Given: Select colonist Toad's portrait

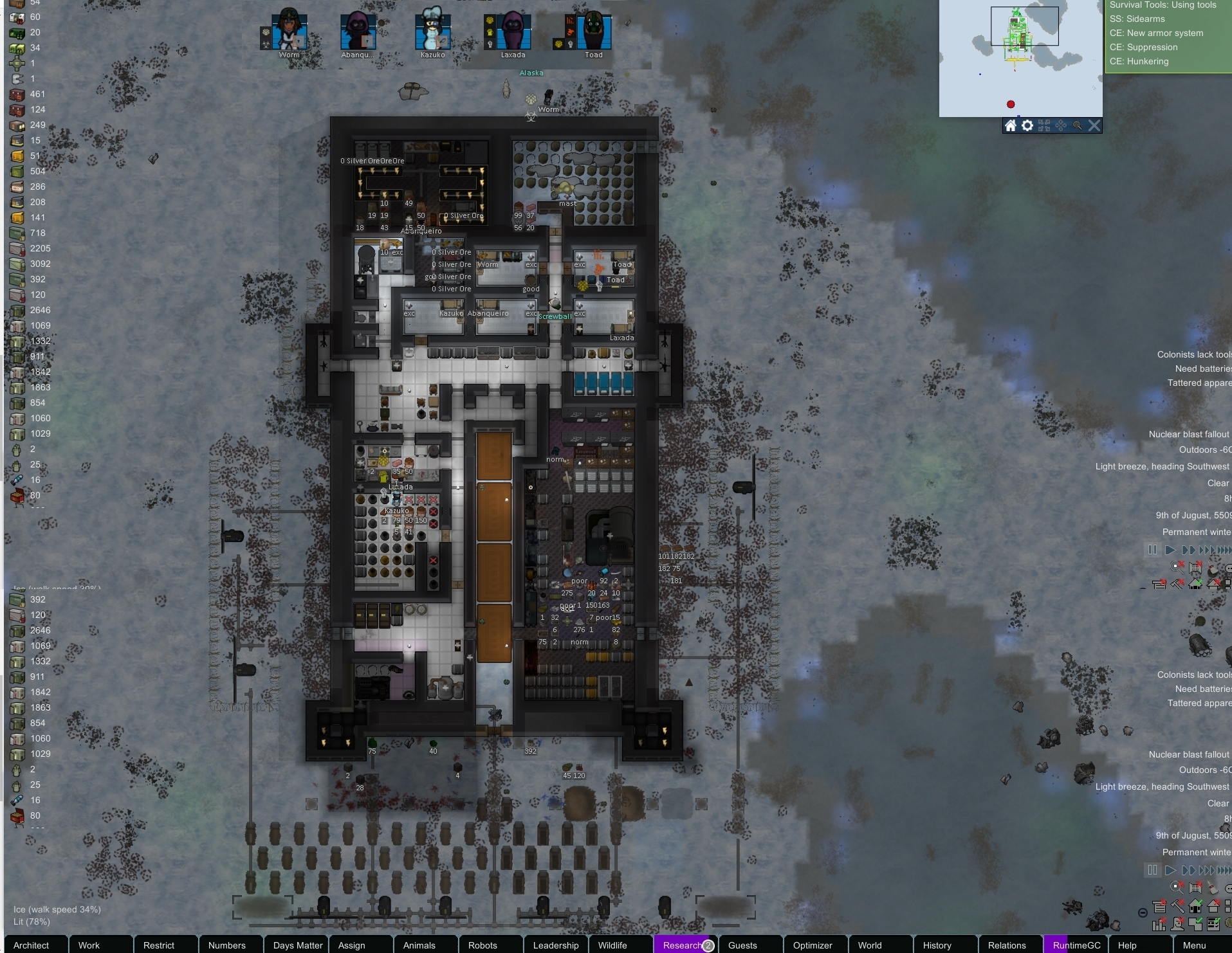Looking at the screenshot, I should 593,31.
